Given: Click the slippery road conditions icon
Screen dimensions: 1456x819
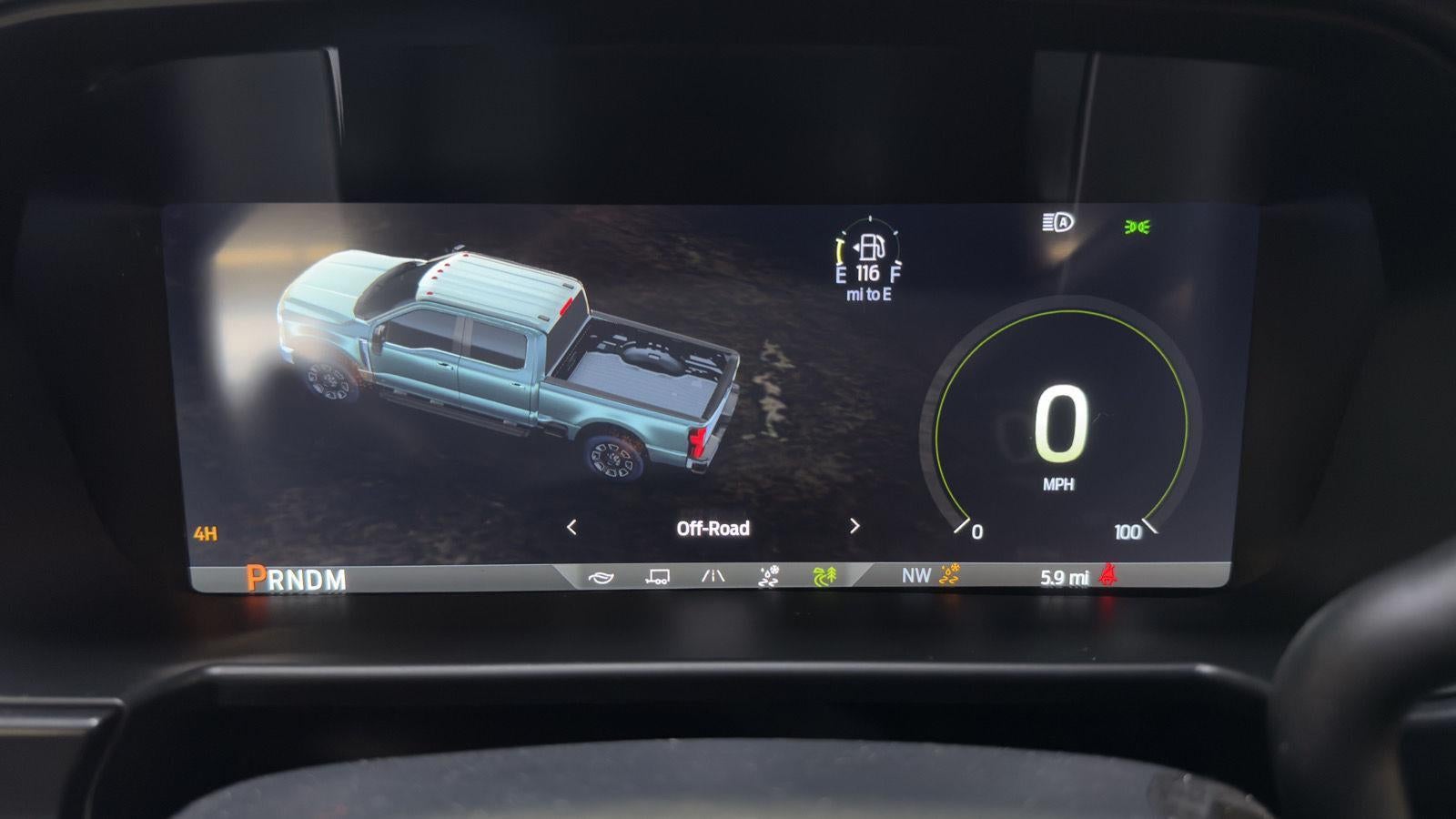Looking at the screenshot, I should click(x=769, y=574).
